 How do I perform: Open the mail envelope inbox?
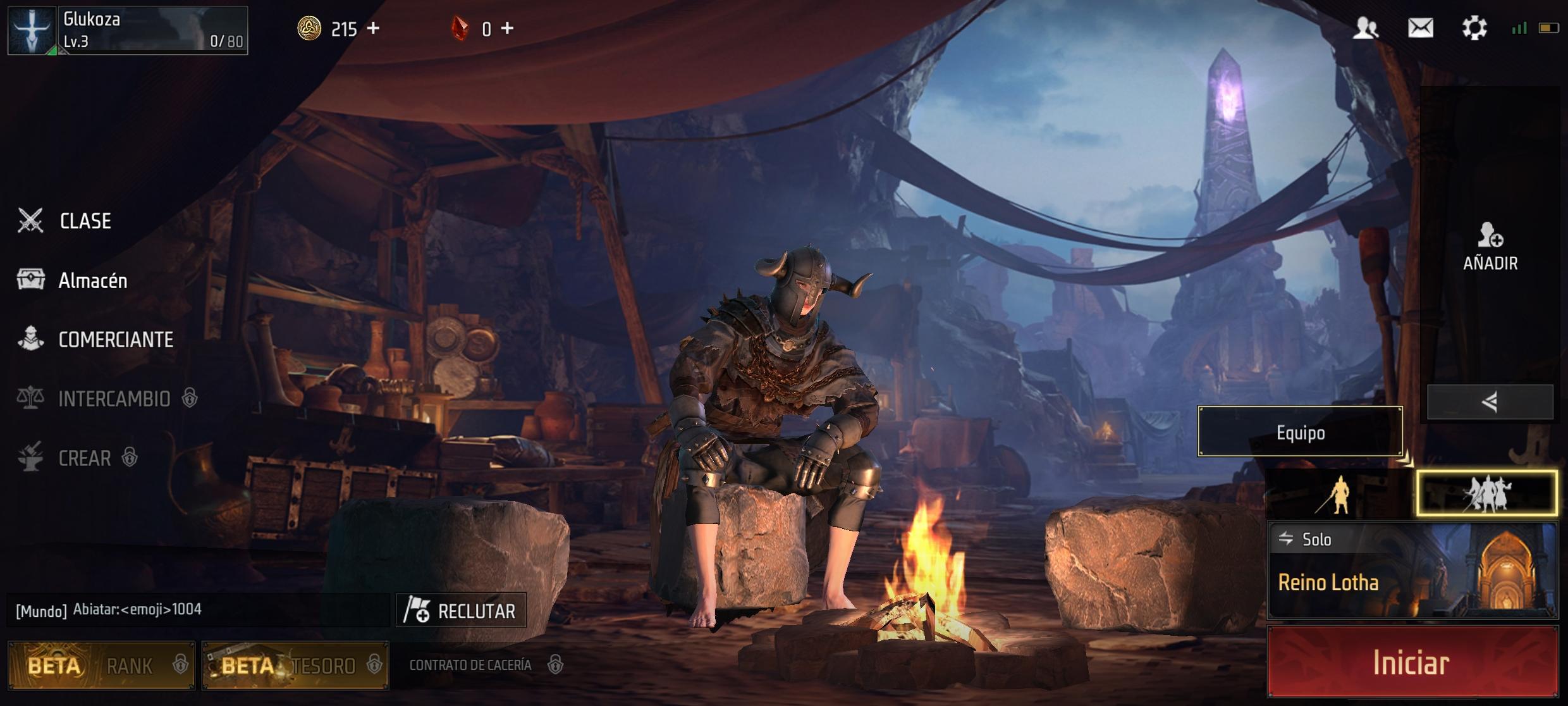pos(1420,28)
